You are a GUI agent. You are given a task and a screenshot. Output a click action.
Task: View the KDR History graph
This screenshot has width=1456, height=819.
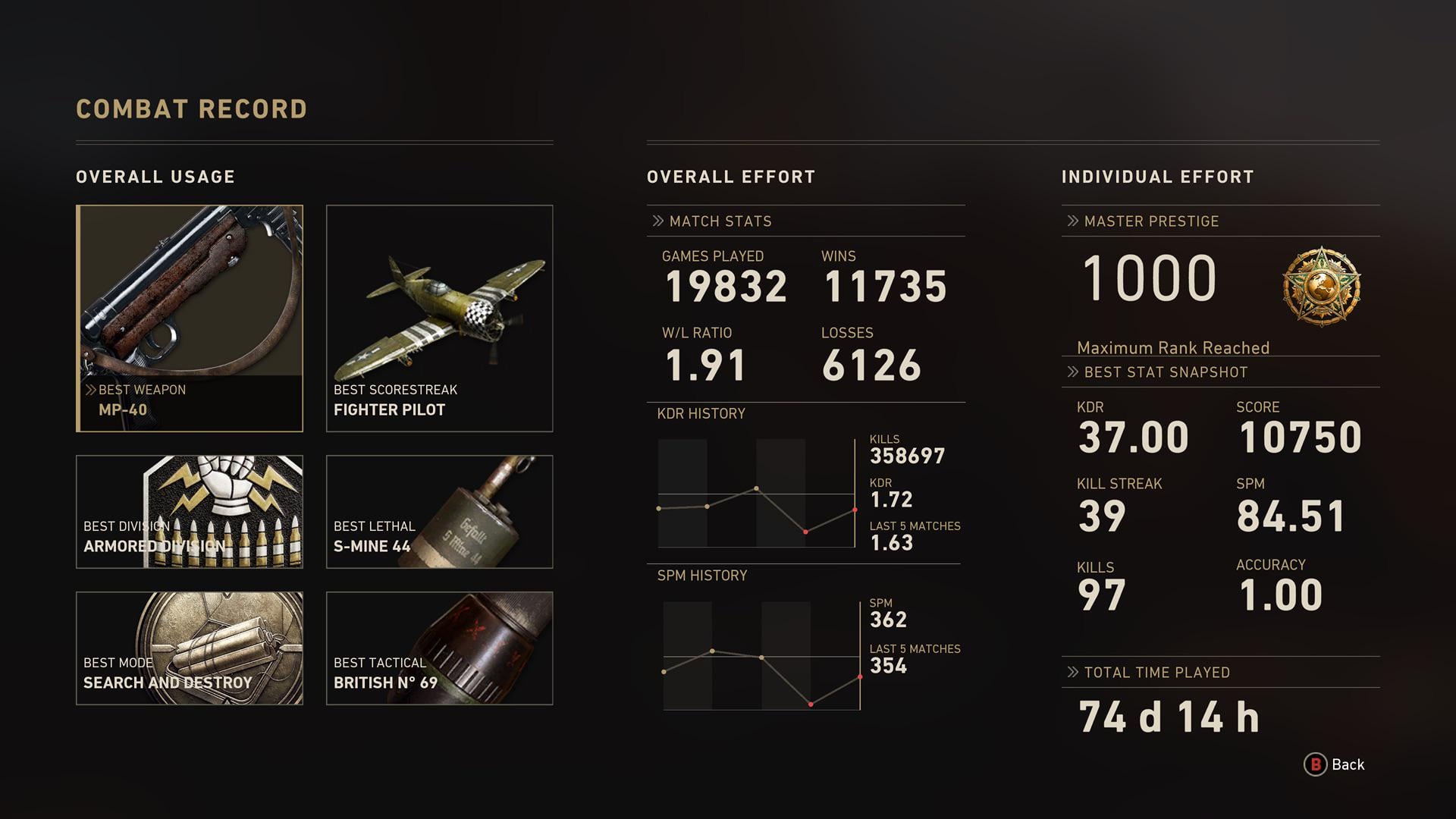[757, 493]
